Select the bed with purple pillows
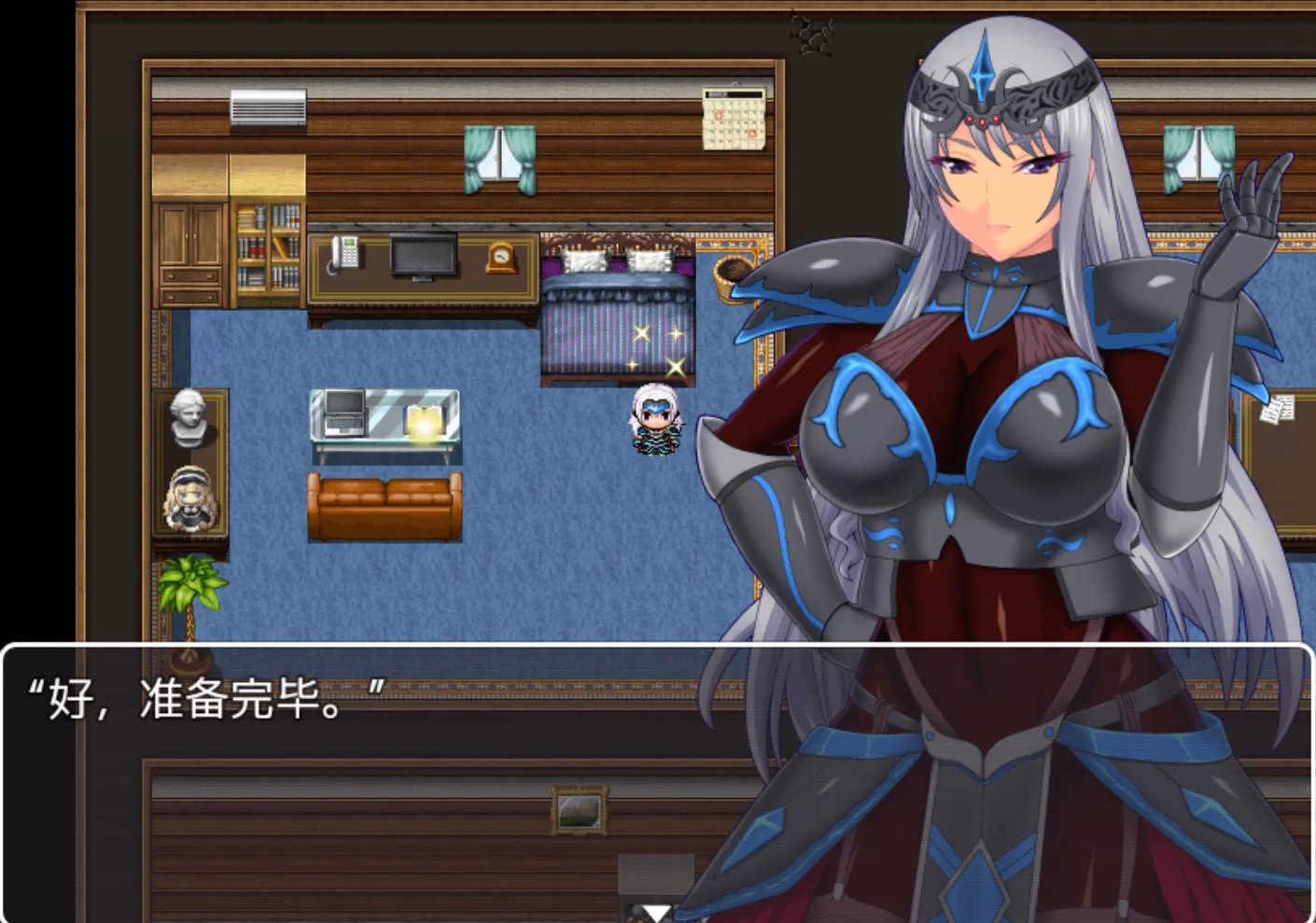1316x923 pixels. pos(616,308)
